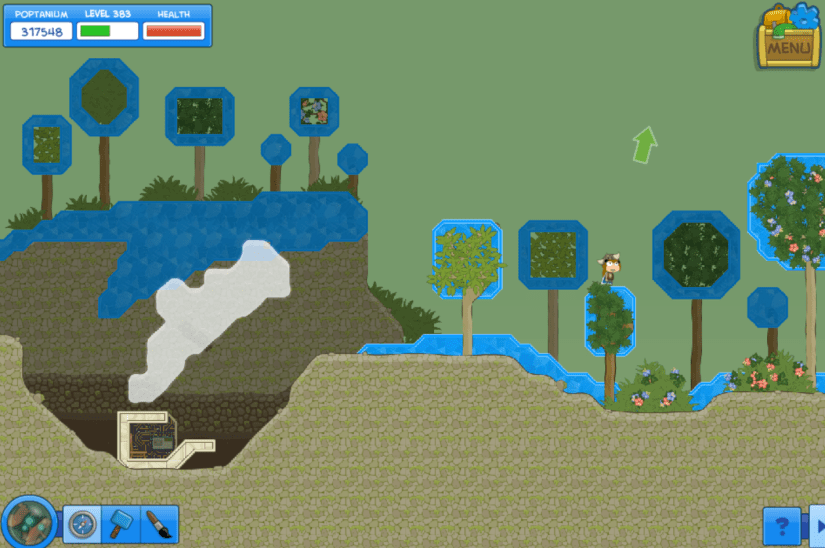Select the compass explore tool

(x=82, y=524)
